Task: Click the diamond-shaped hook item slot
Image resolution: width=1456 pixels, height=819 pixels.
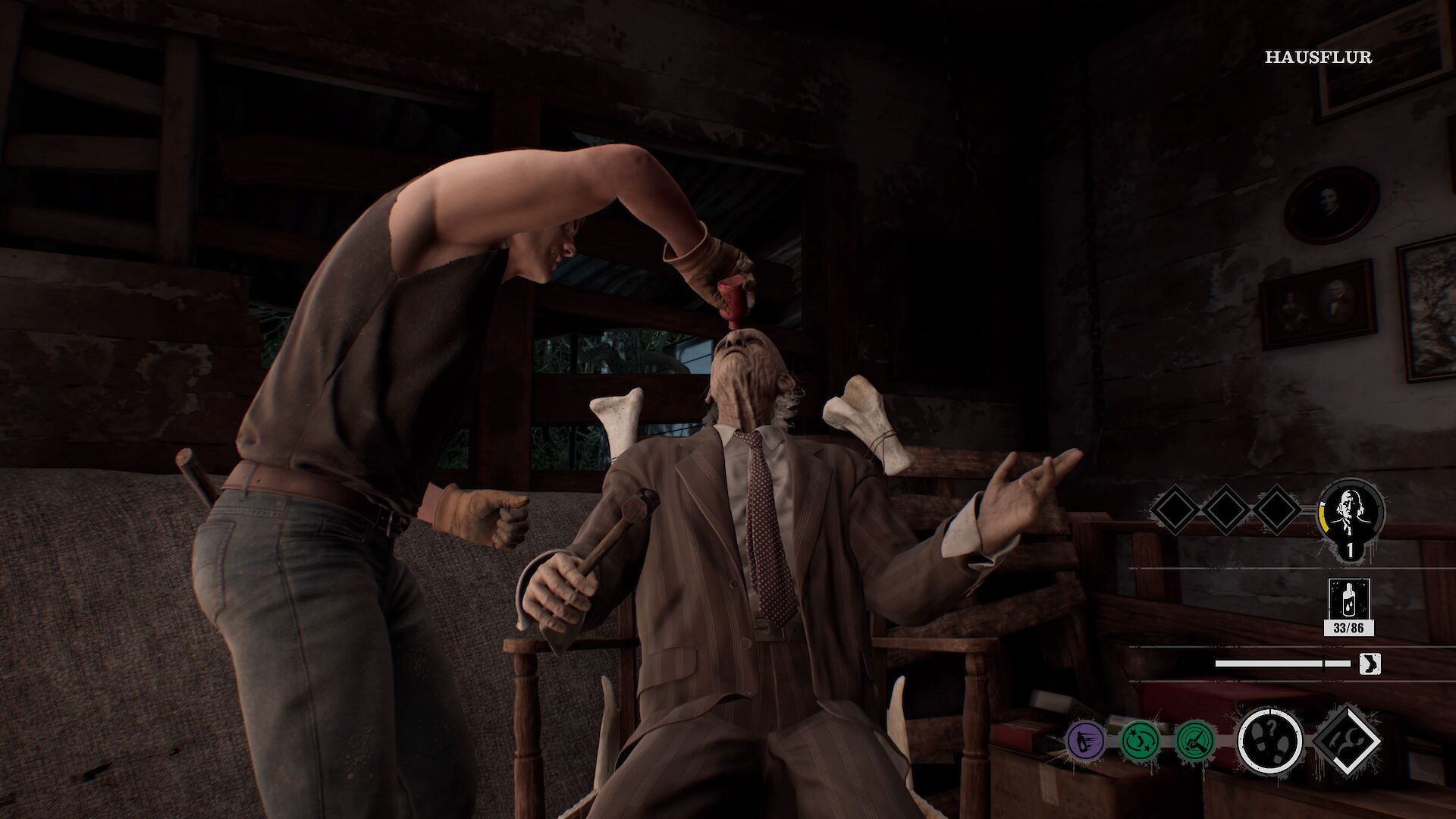Action: (1345, 739)
